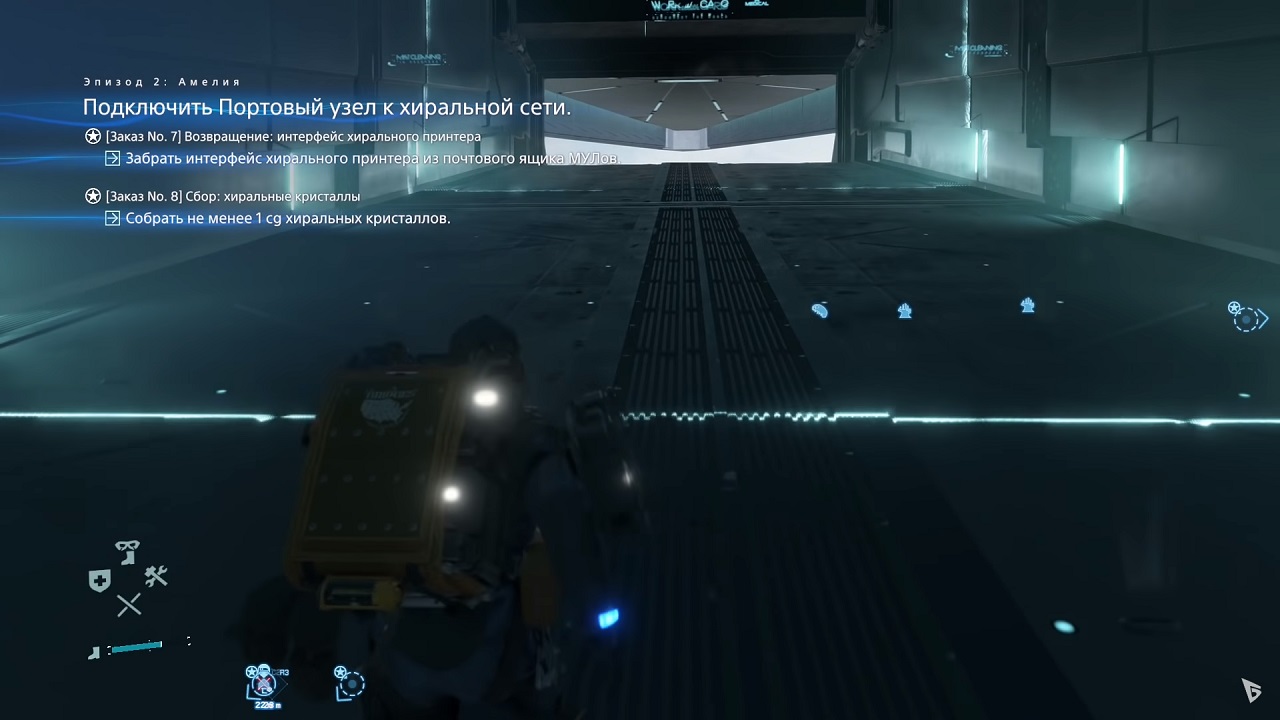
Task: Select the dashed-circle order marker beside the distance marker
Action: pos(349,682)
